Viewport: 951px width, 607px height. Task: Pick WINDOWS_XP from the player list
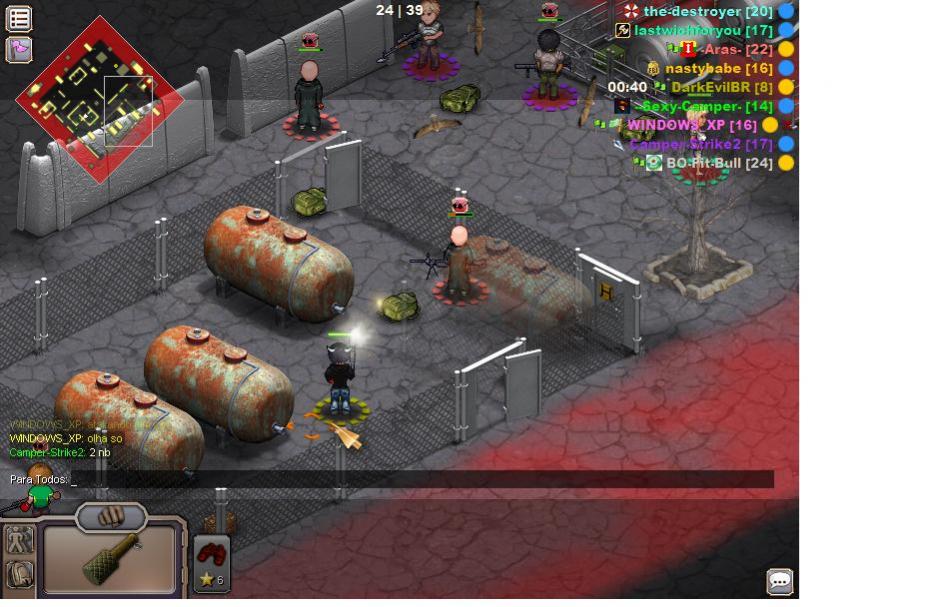(691, 125)
